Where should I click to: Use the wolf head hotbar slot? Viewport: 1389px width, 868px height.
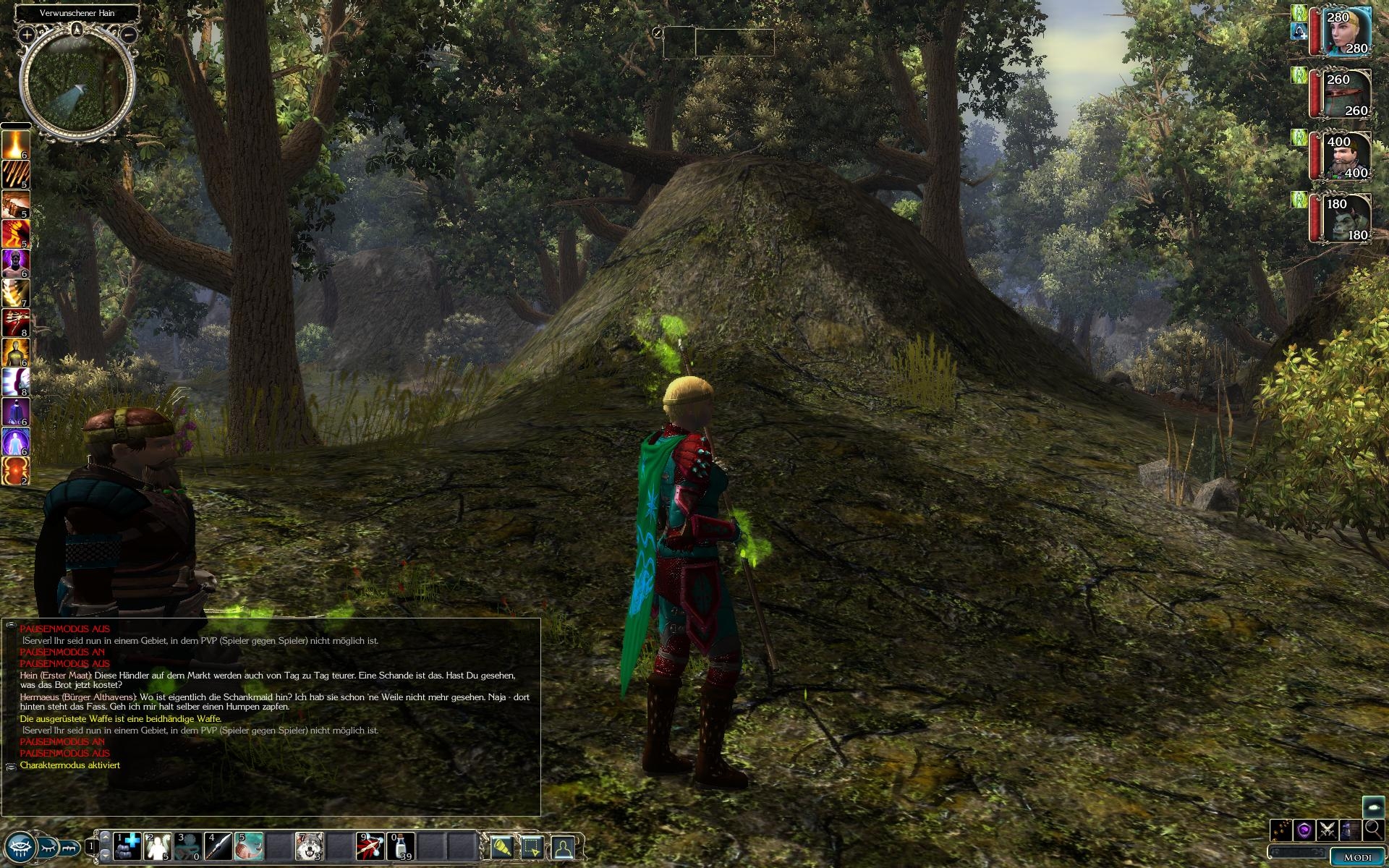(310, 846)
